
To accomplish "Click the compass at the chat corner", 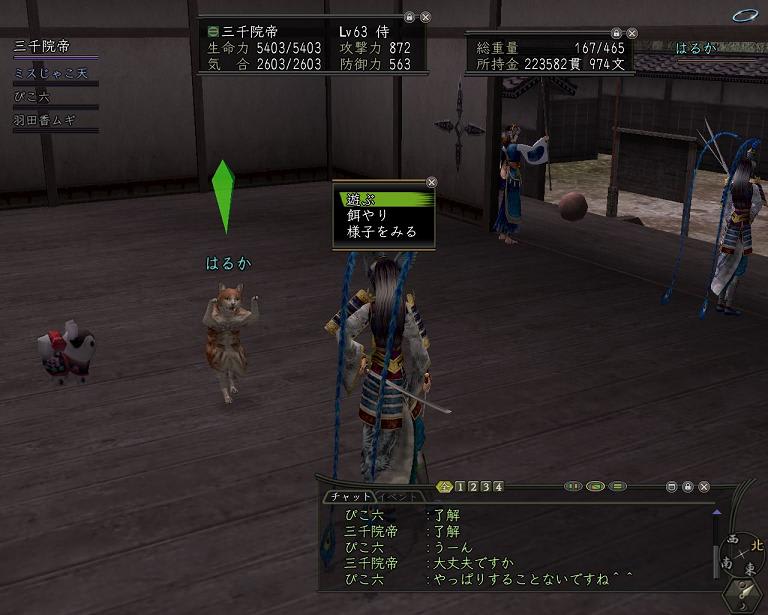I will point(744,554).
